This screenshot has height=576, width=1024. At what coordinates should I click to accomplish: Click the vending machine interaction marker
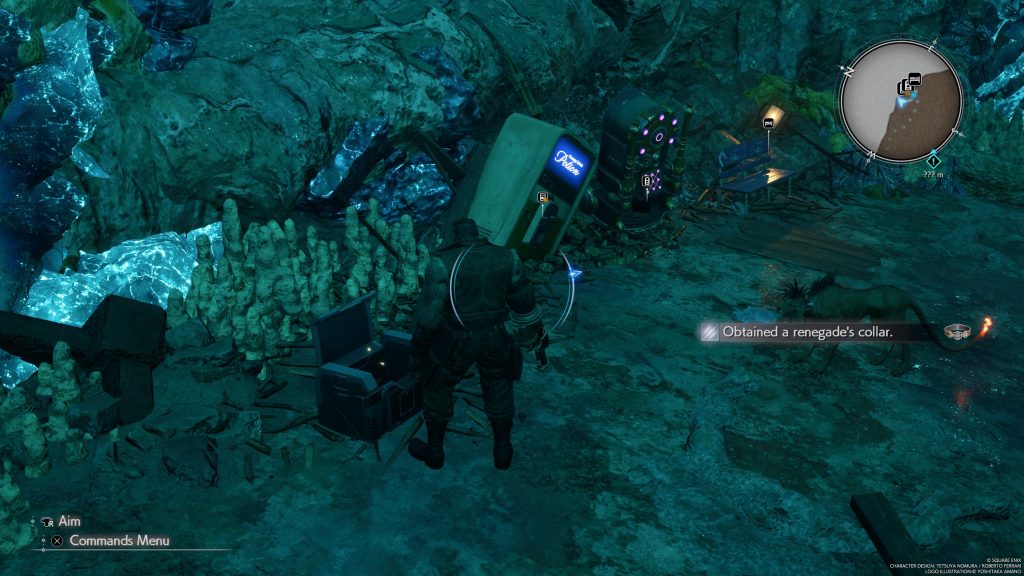[x=543, y=198]
